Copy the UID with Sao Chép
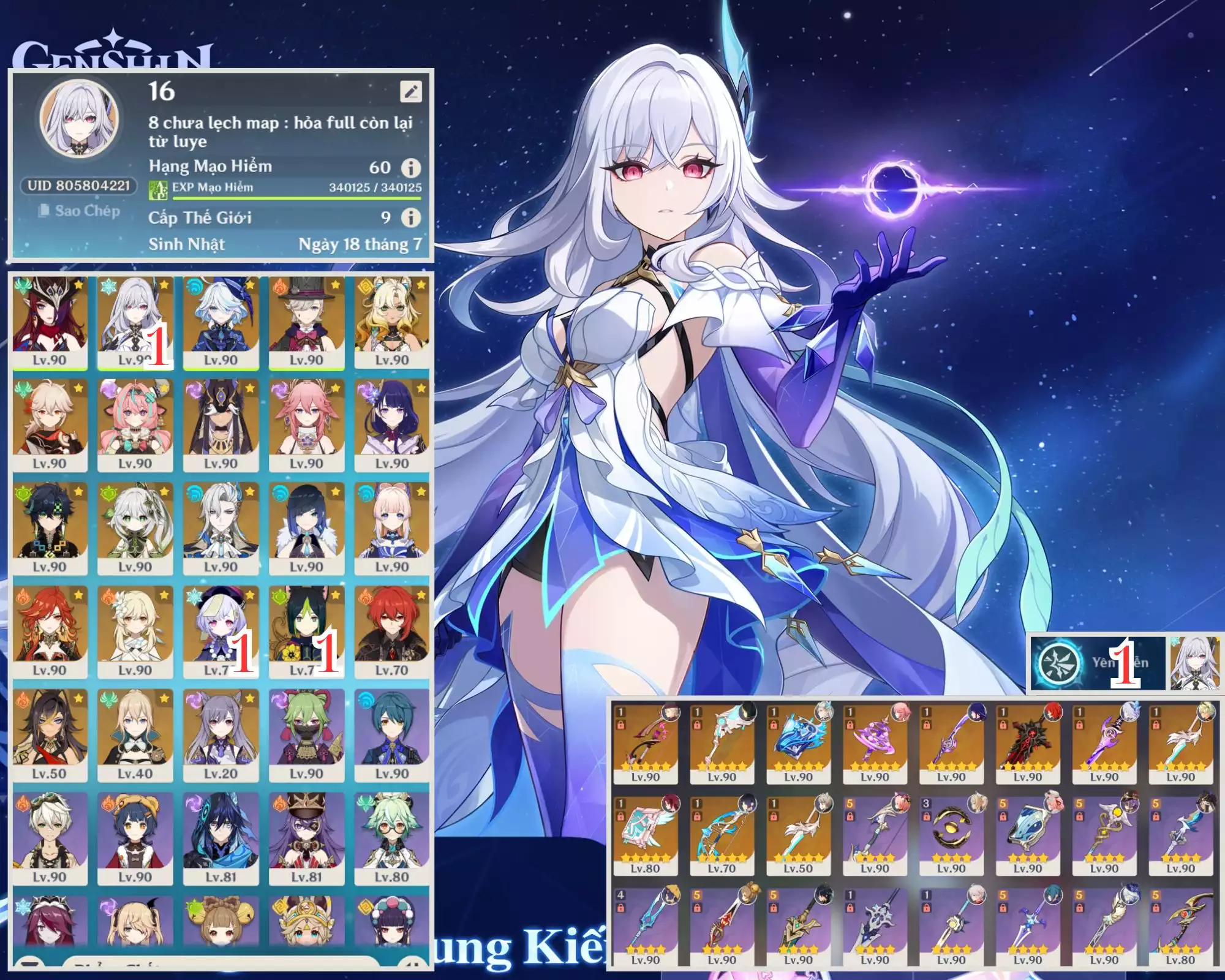1225x980 pixels. coord(79,211)
